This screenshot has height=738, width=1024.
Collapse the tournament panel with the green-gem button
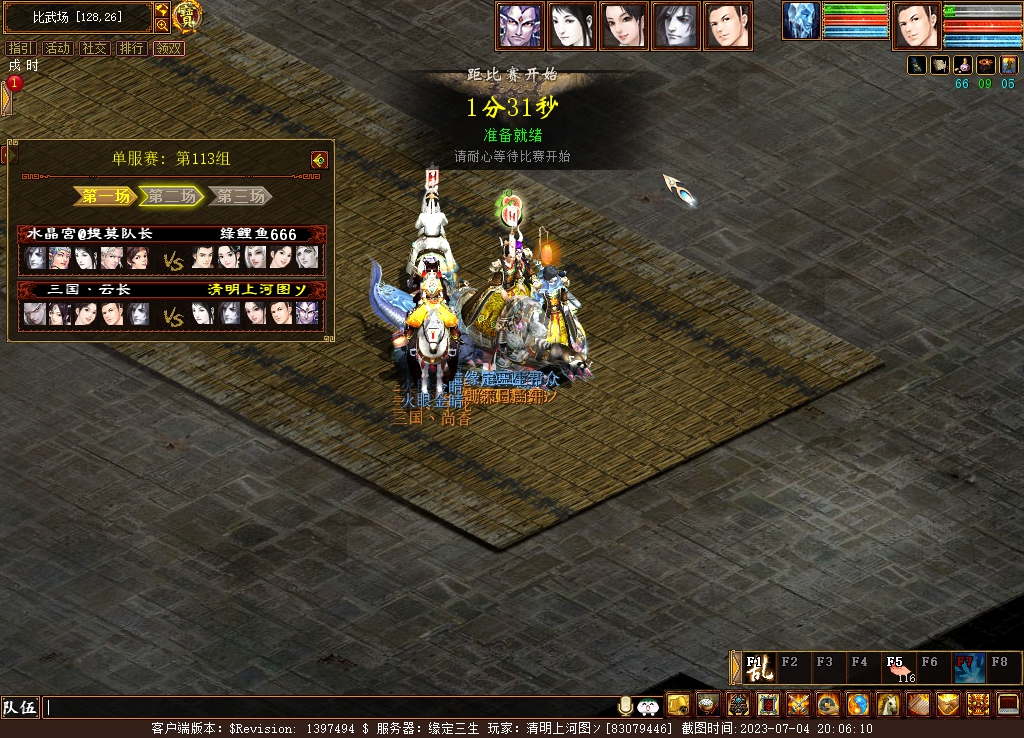click(x=319, y=160)
